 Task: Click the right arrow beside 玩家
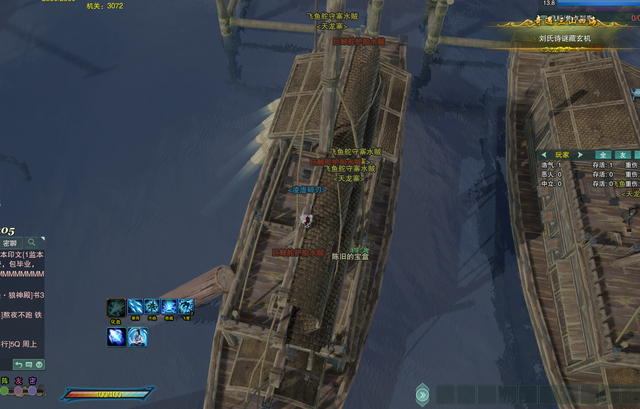click(582, 155)
